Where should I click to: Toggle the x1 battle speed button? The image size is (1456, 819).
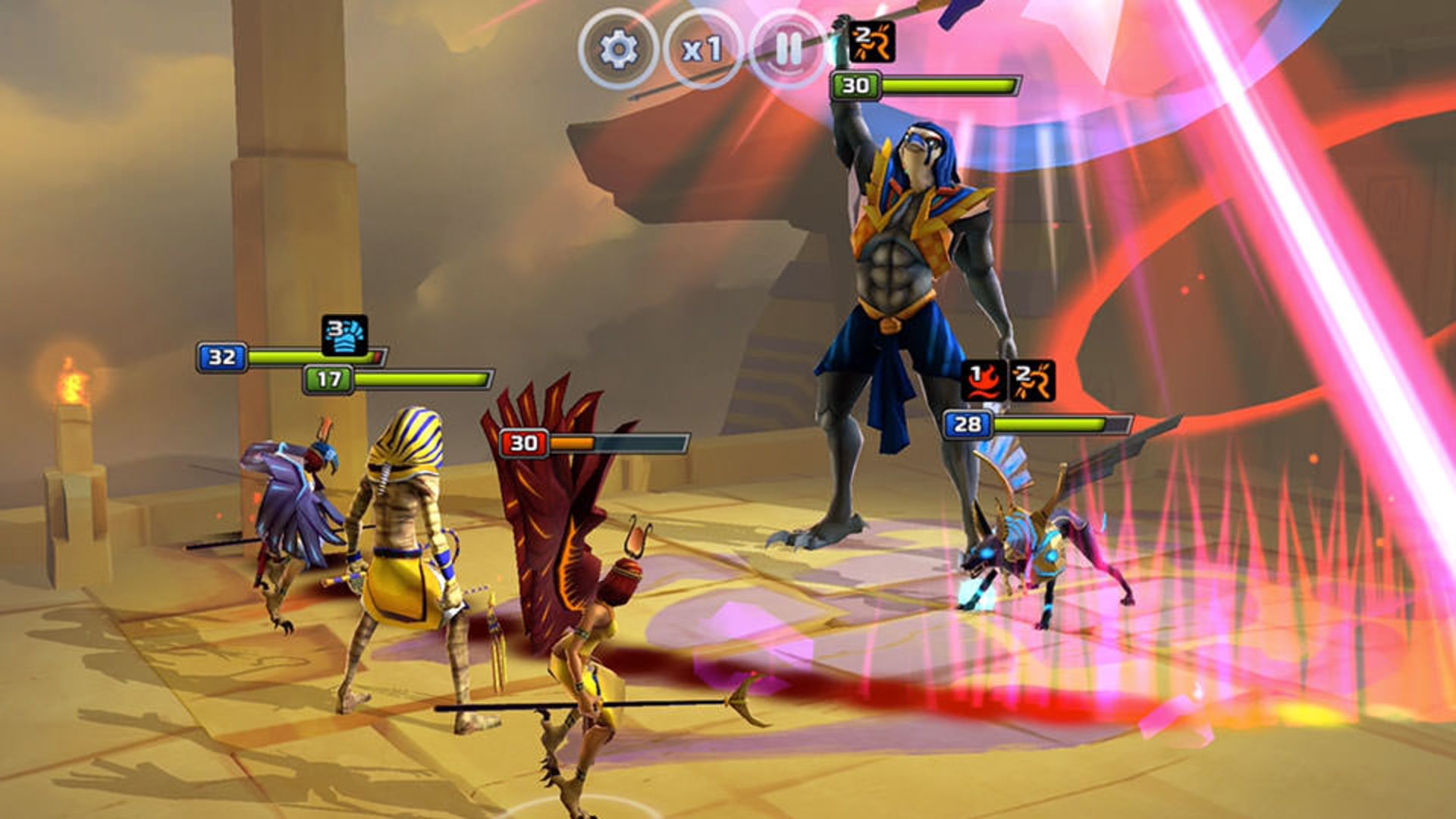[x=702, y=49]
